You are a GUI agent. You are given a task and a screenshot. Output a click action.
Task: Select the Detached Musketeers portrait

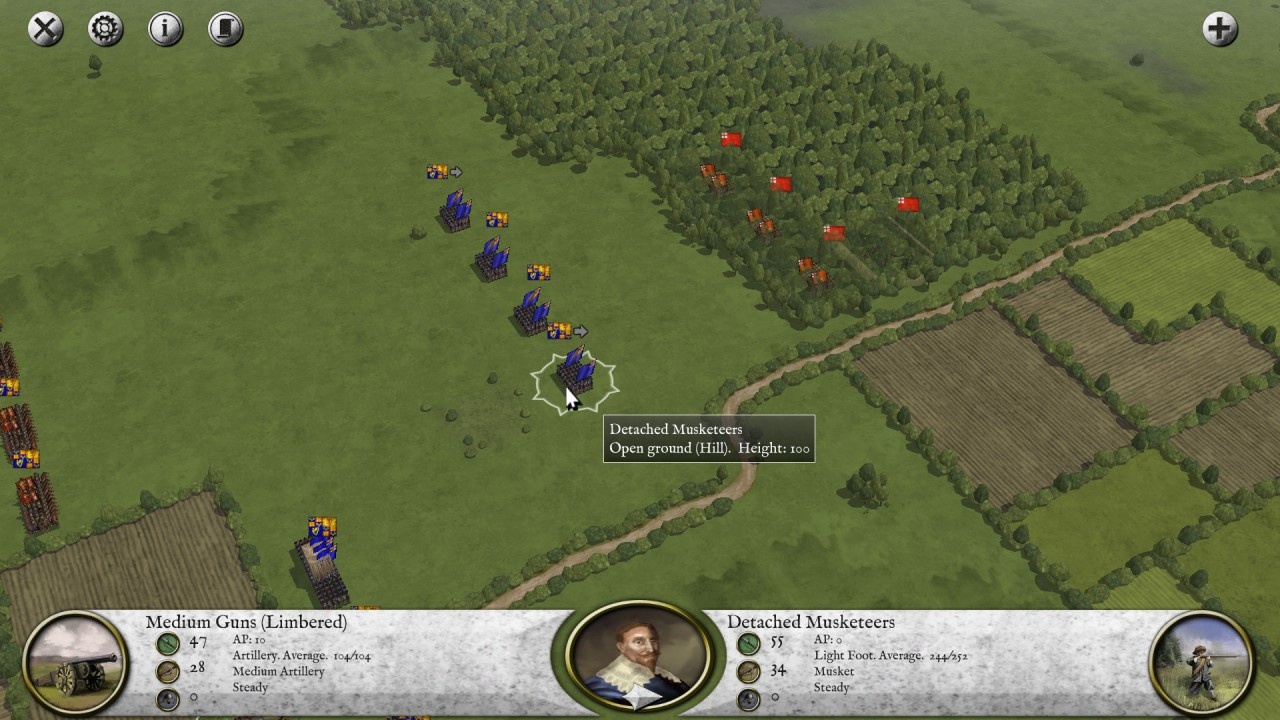tap(1201, 662)
